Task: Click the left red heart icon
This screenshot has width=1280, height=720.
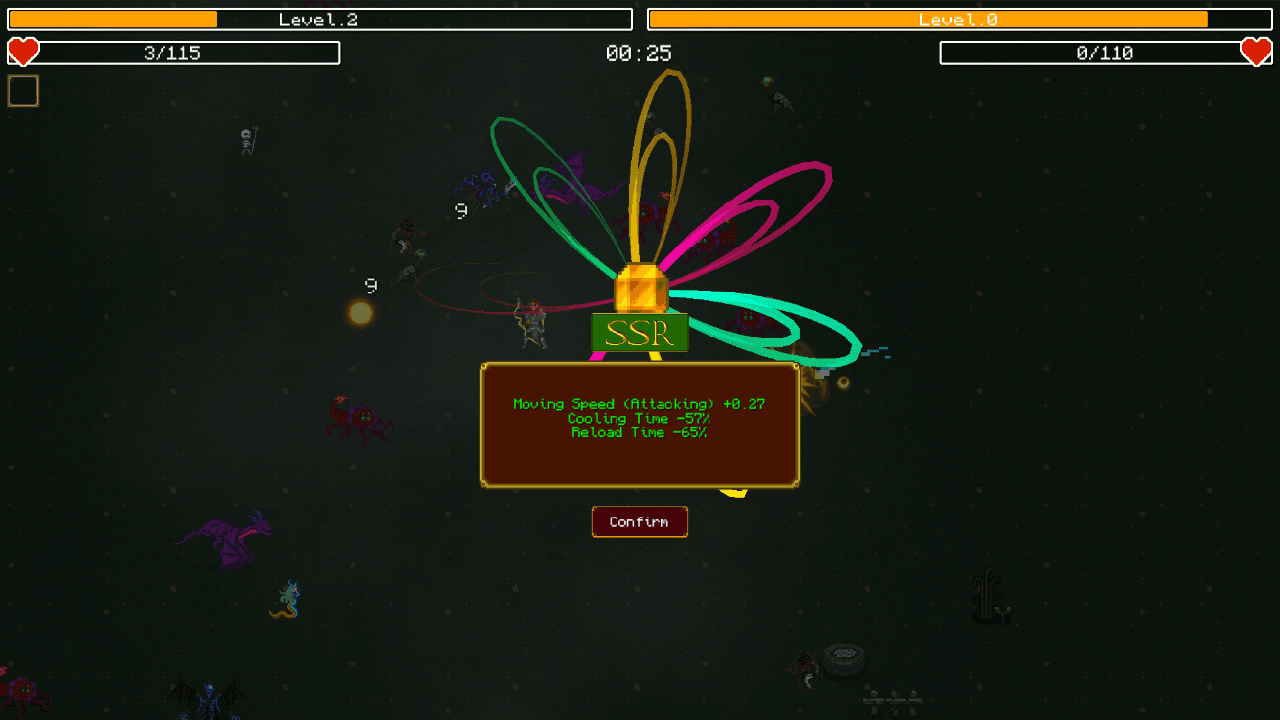Action: [x=22, y=52]
